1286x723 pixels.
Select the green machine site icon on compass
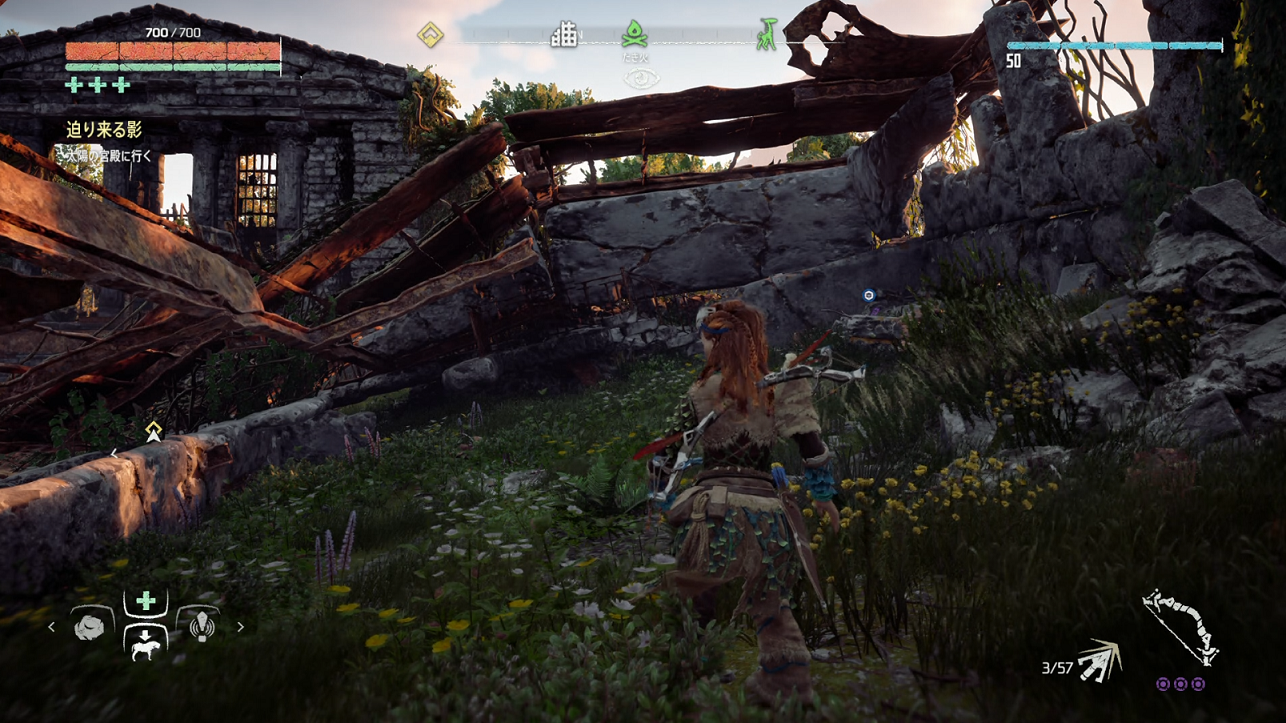pos(767,35)
